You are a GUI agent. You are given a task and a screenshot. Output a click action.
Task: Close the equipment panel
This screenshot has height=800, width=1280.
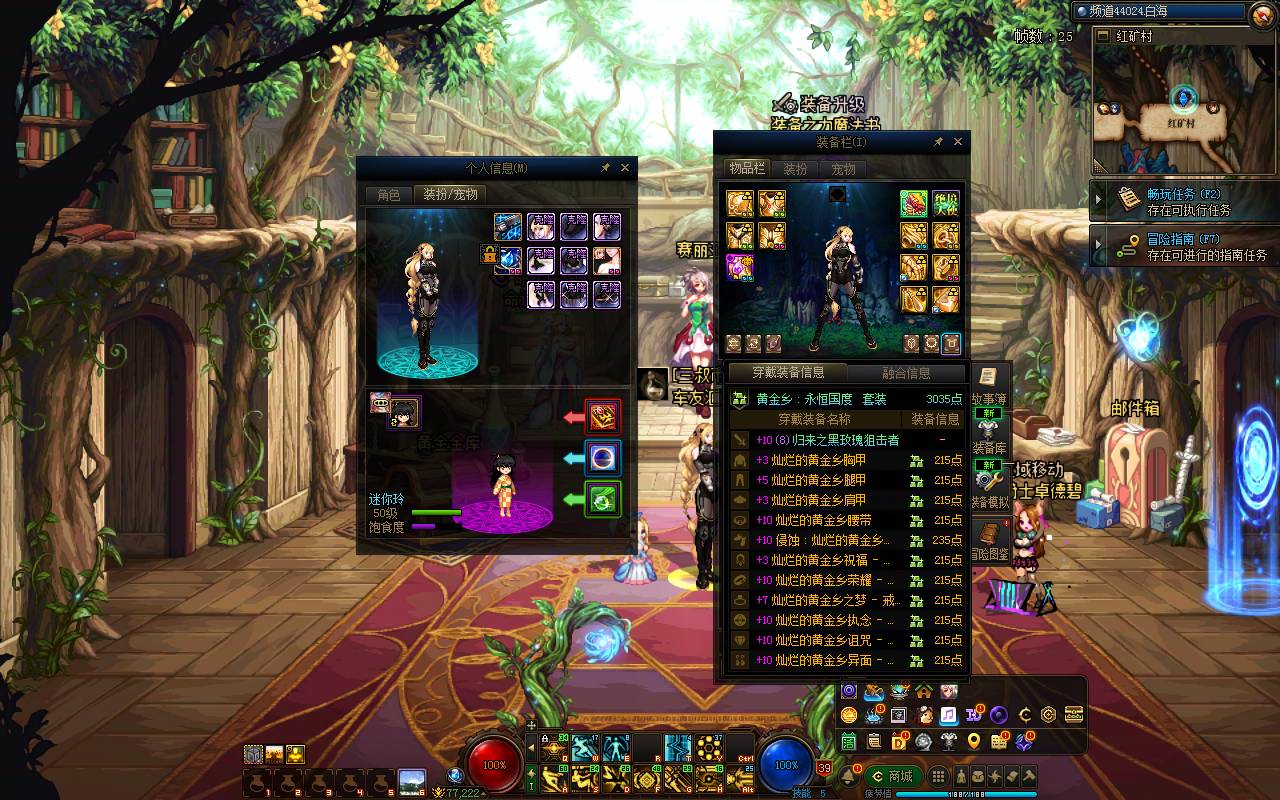pyautogui.click(x=958, y=143)
